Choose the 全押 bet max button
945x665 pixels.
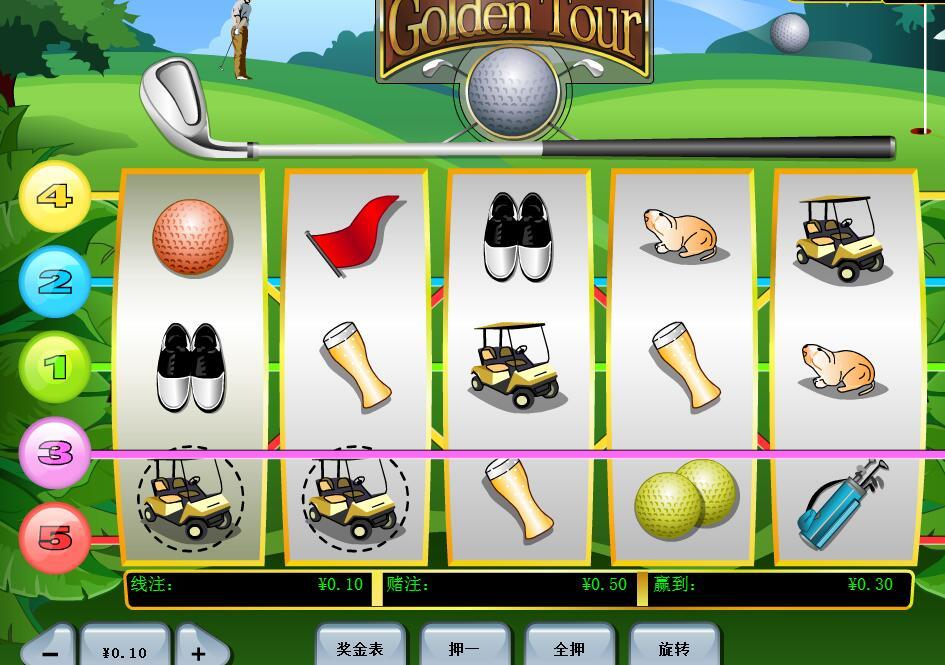[569, 648]
